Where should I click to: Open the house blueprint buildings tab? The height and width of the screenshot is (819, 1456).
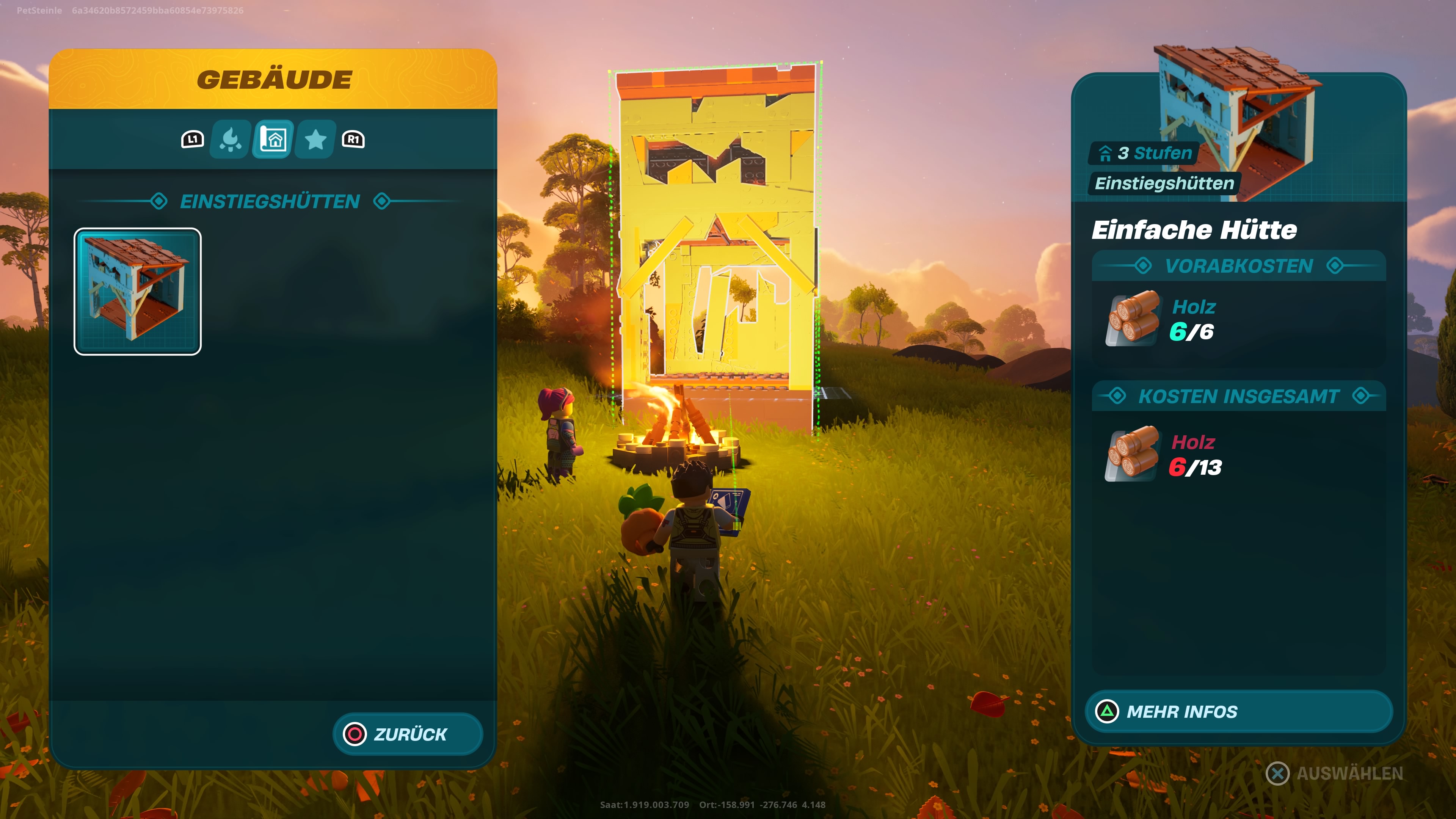pyautogui.click(x=273, y=140)
